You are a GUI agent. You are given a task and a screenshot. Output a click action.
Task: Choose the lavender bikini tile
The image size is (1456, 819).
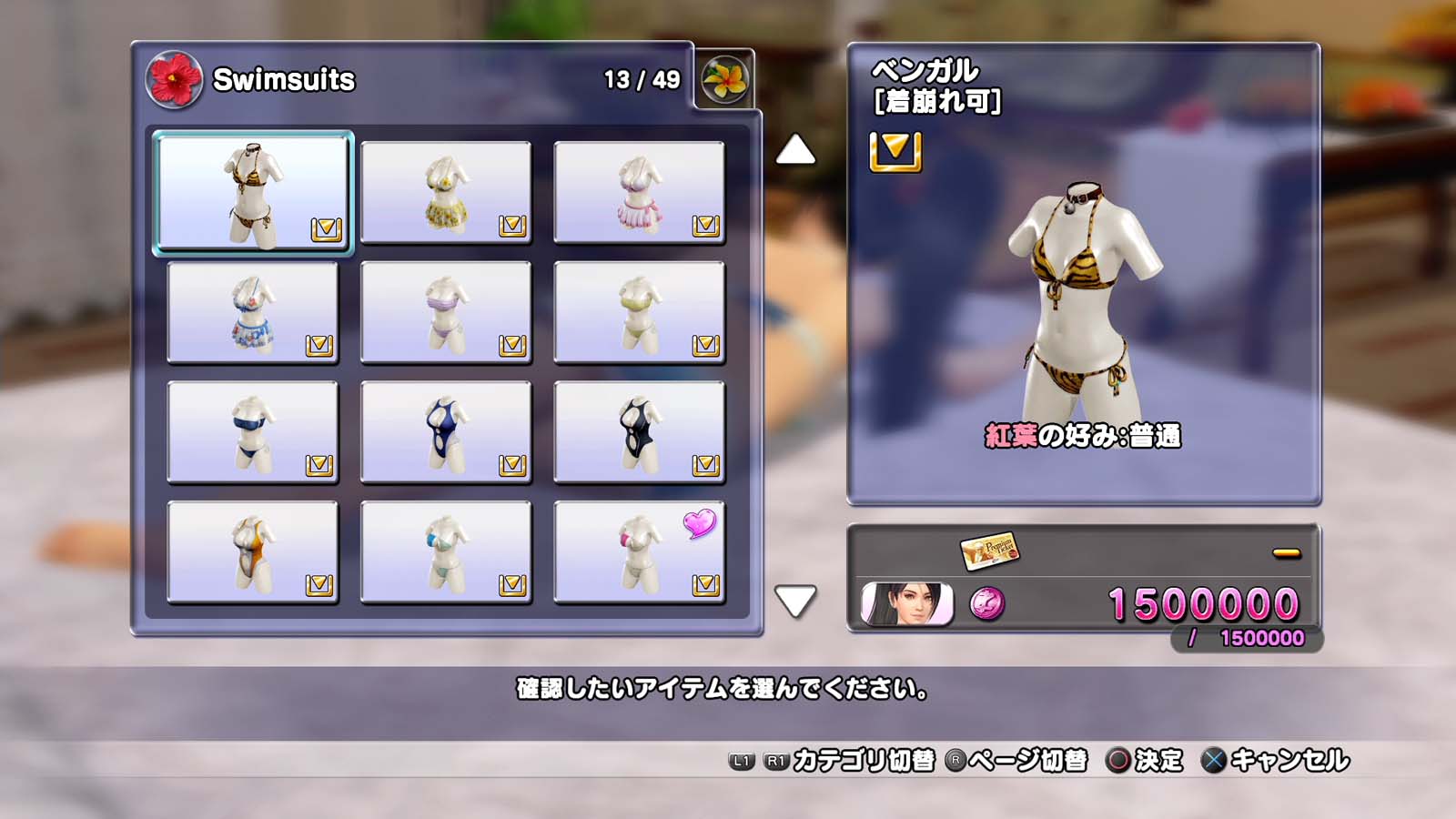click(x=446, y=313)
